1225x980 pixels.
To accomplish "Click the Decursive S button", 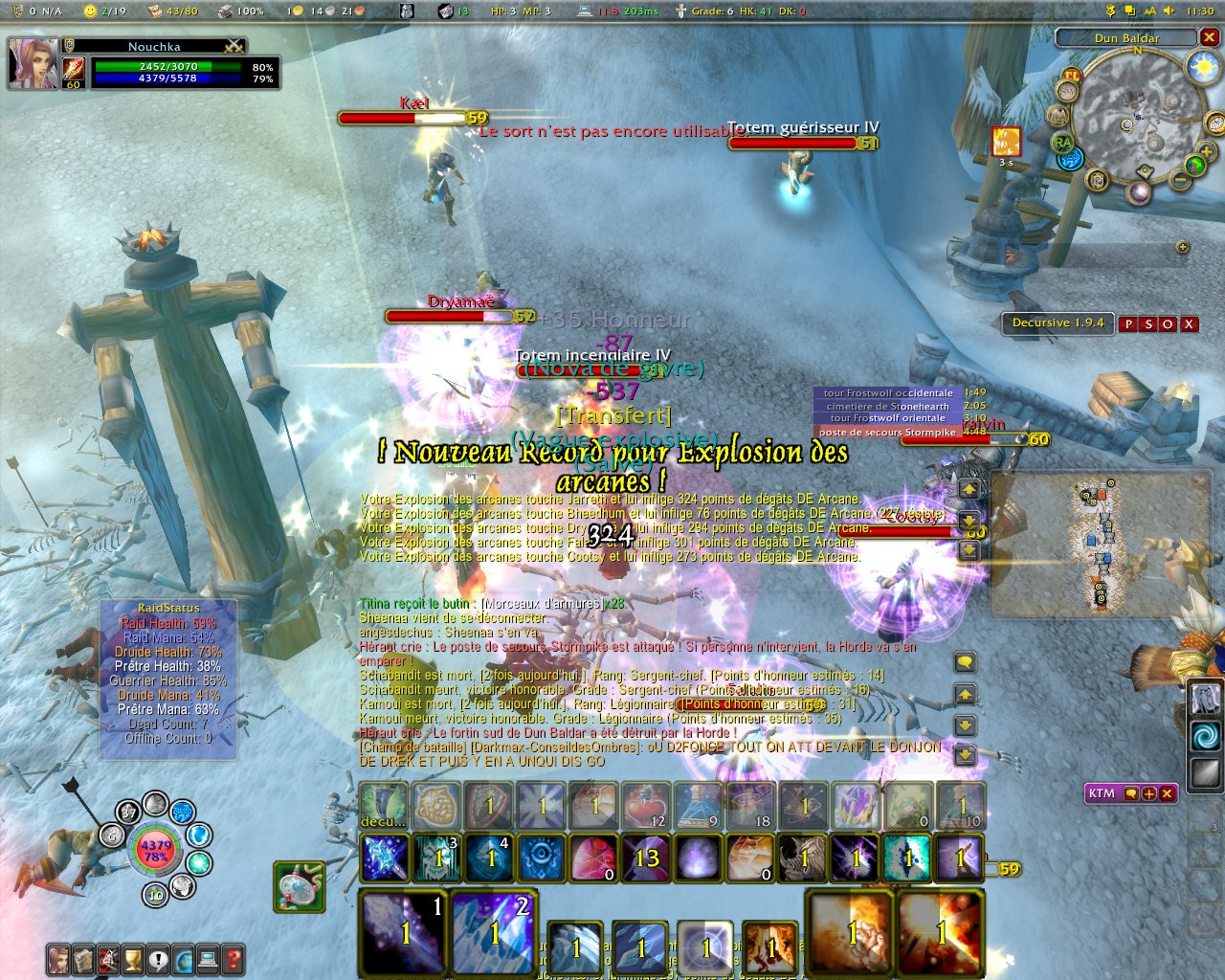I will click(x=1148, y=323).
